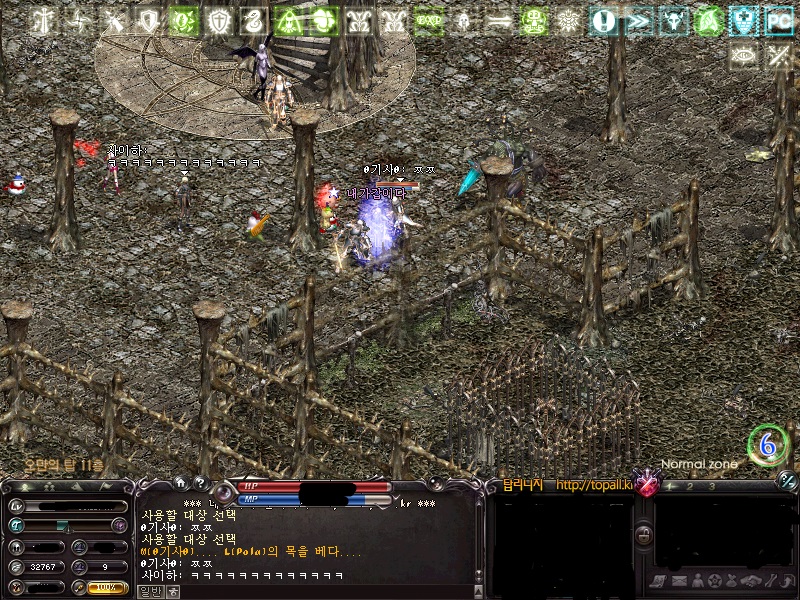The height and width of the screenshot is (600, 800).
Task: Click the padlock lock button
Action: (644, 535)
